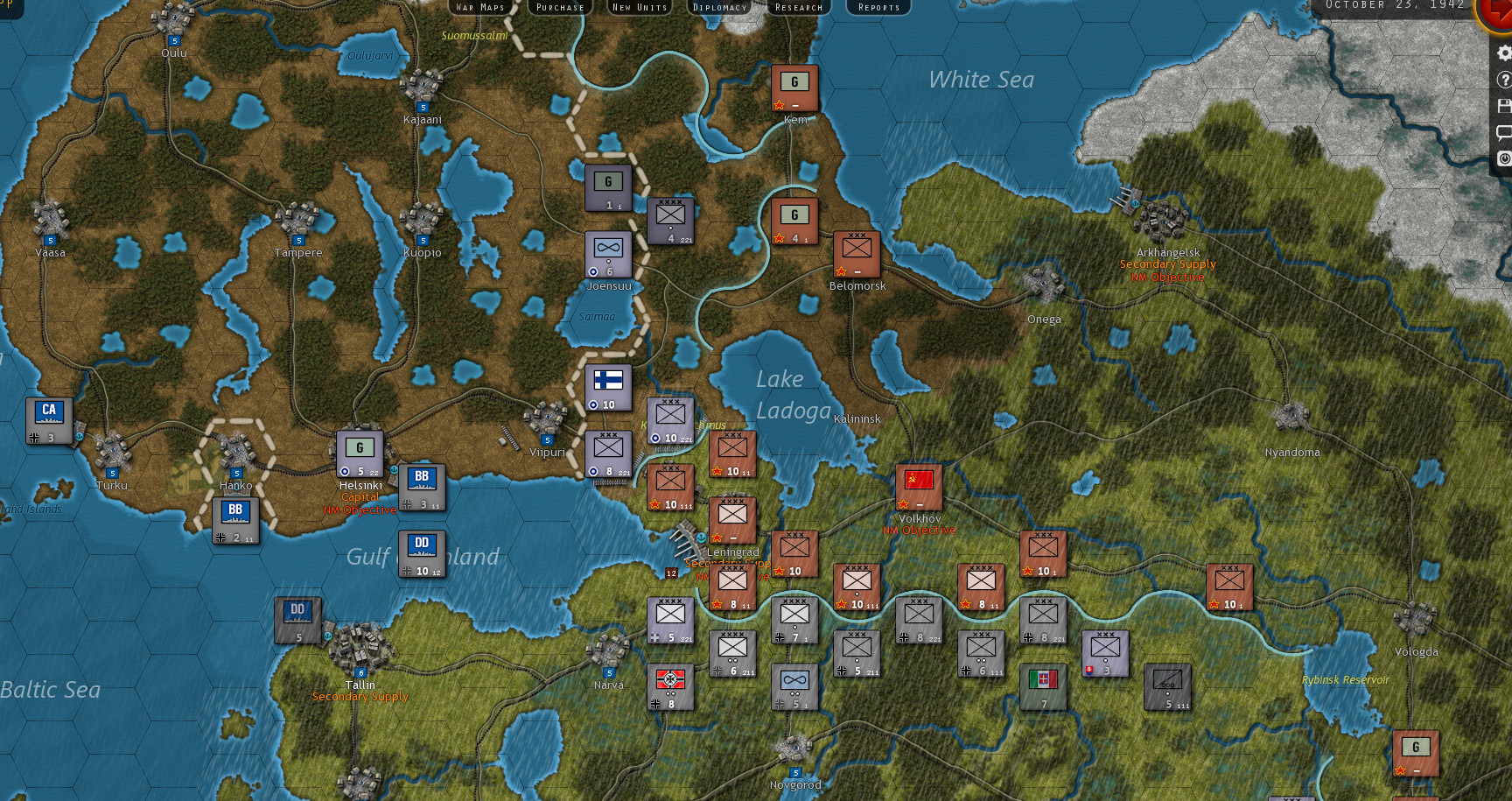View the Reports panel
This screenshot has height=801, width=1512.
pos(878,7)
